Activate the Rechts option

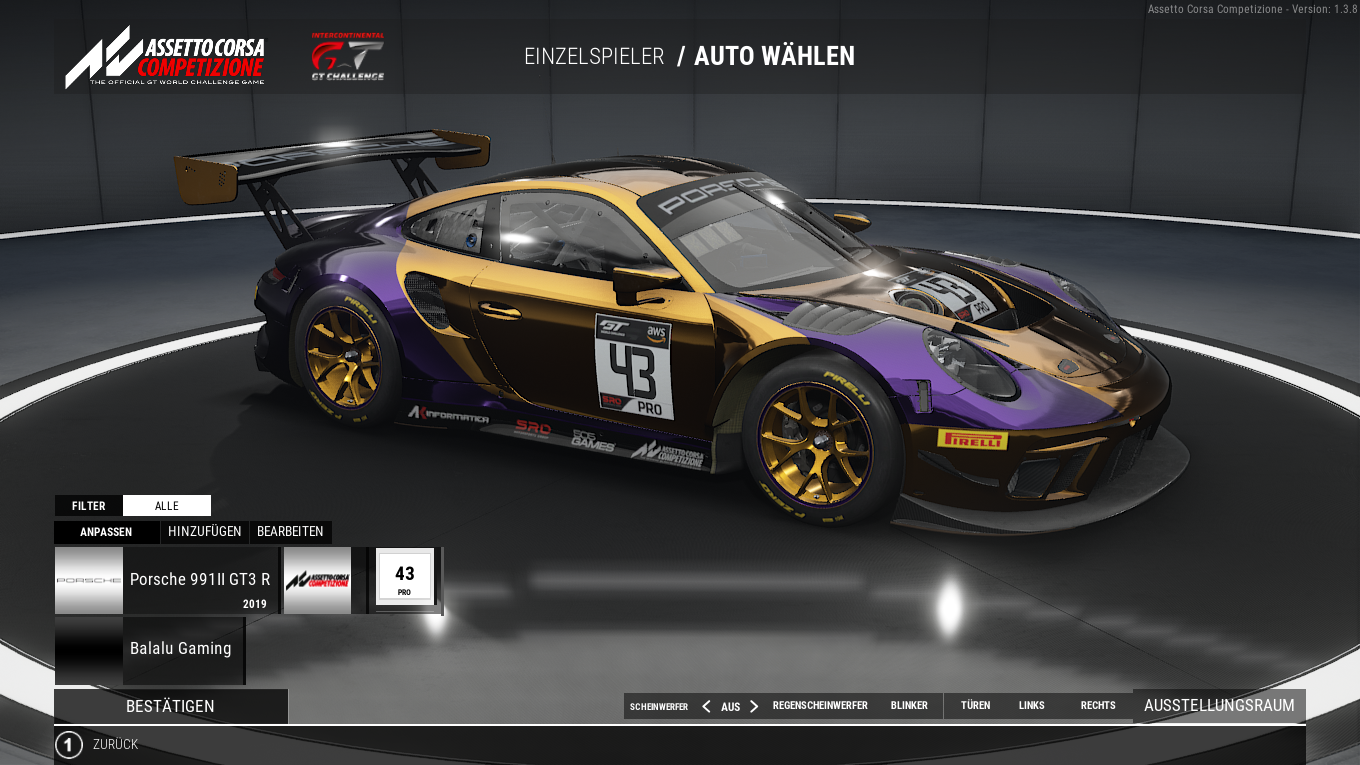coord(1097,706)
